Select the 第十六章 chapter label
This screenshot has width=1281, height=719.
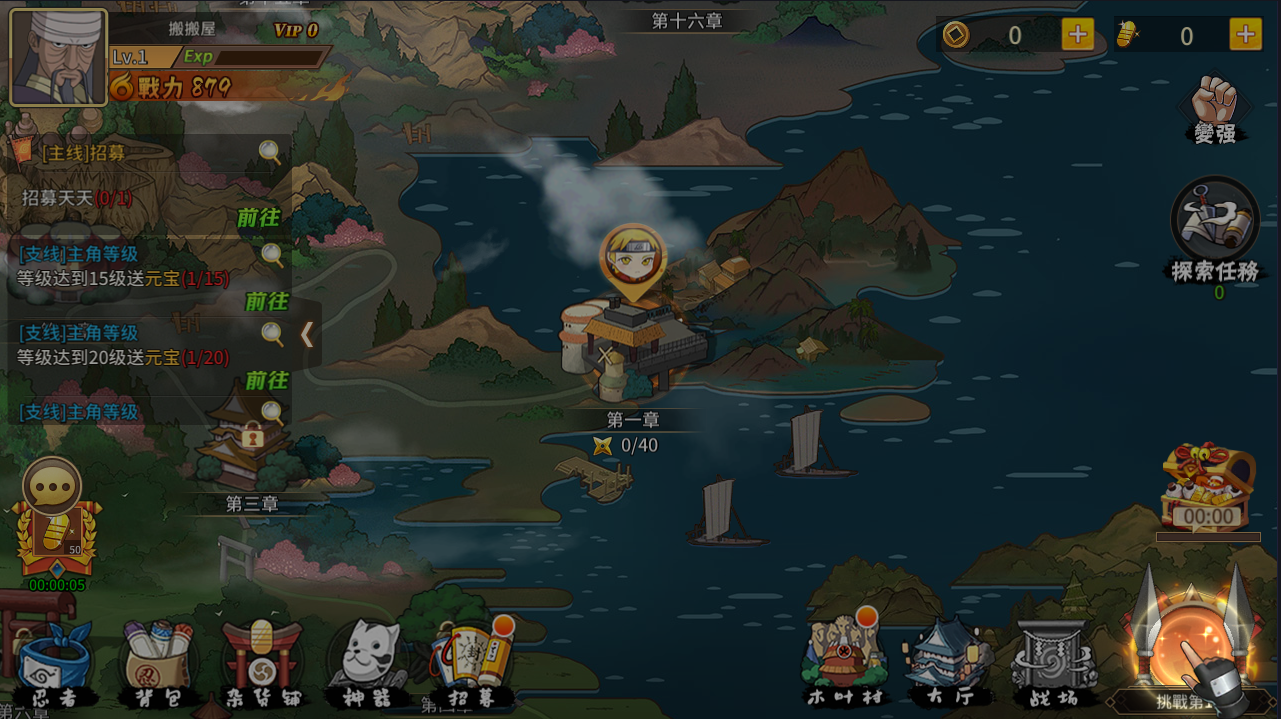point(686,21)
